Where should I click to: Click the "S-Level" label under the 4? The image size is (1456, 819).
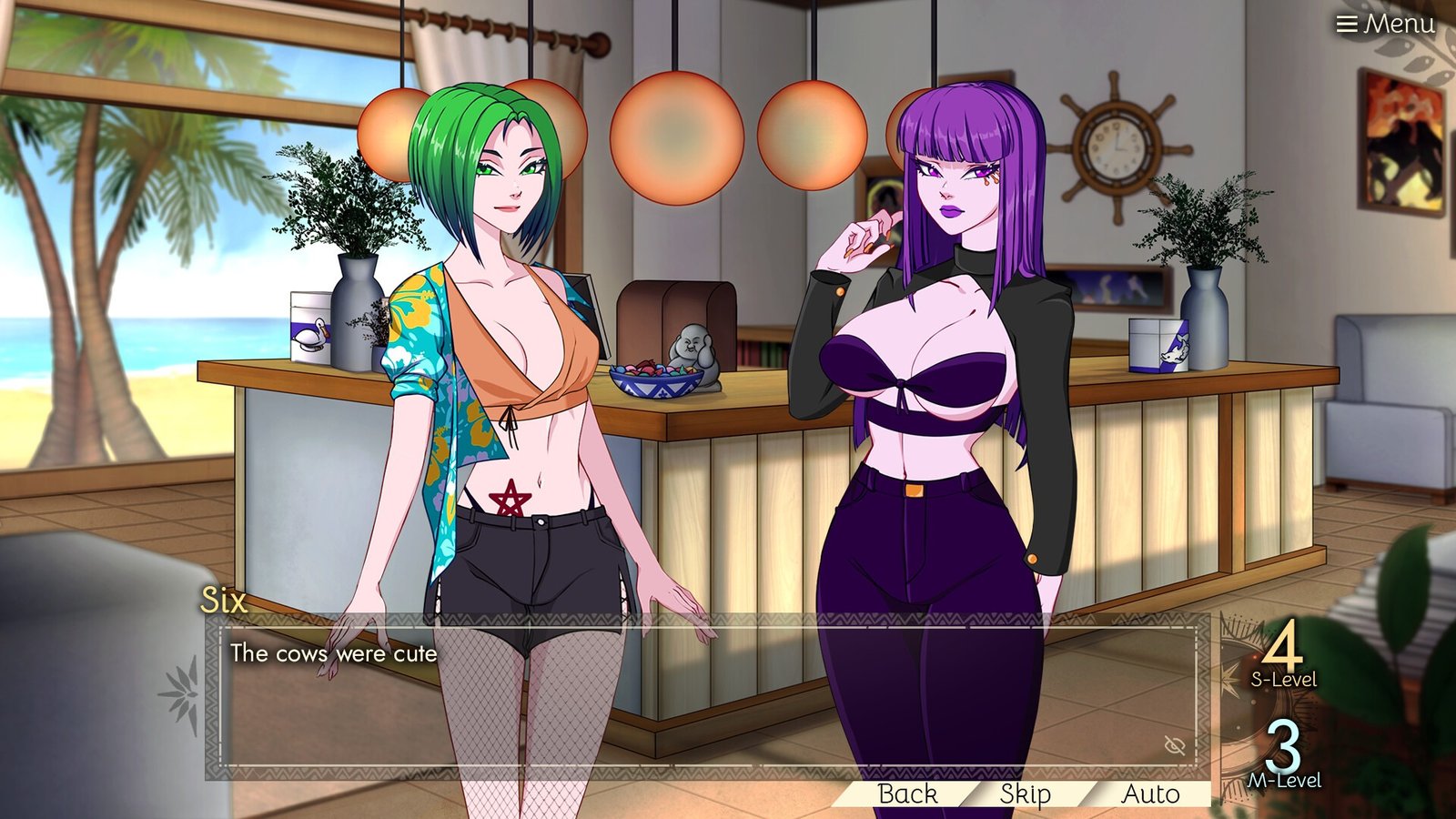point(1284,678)
